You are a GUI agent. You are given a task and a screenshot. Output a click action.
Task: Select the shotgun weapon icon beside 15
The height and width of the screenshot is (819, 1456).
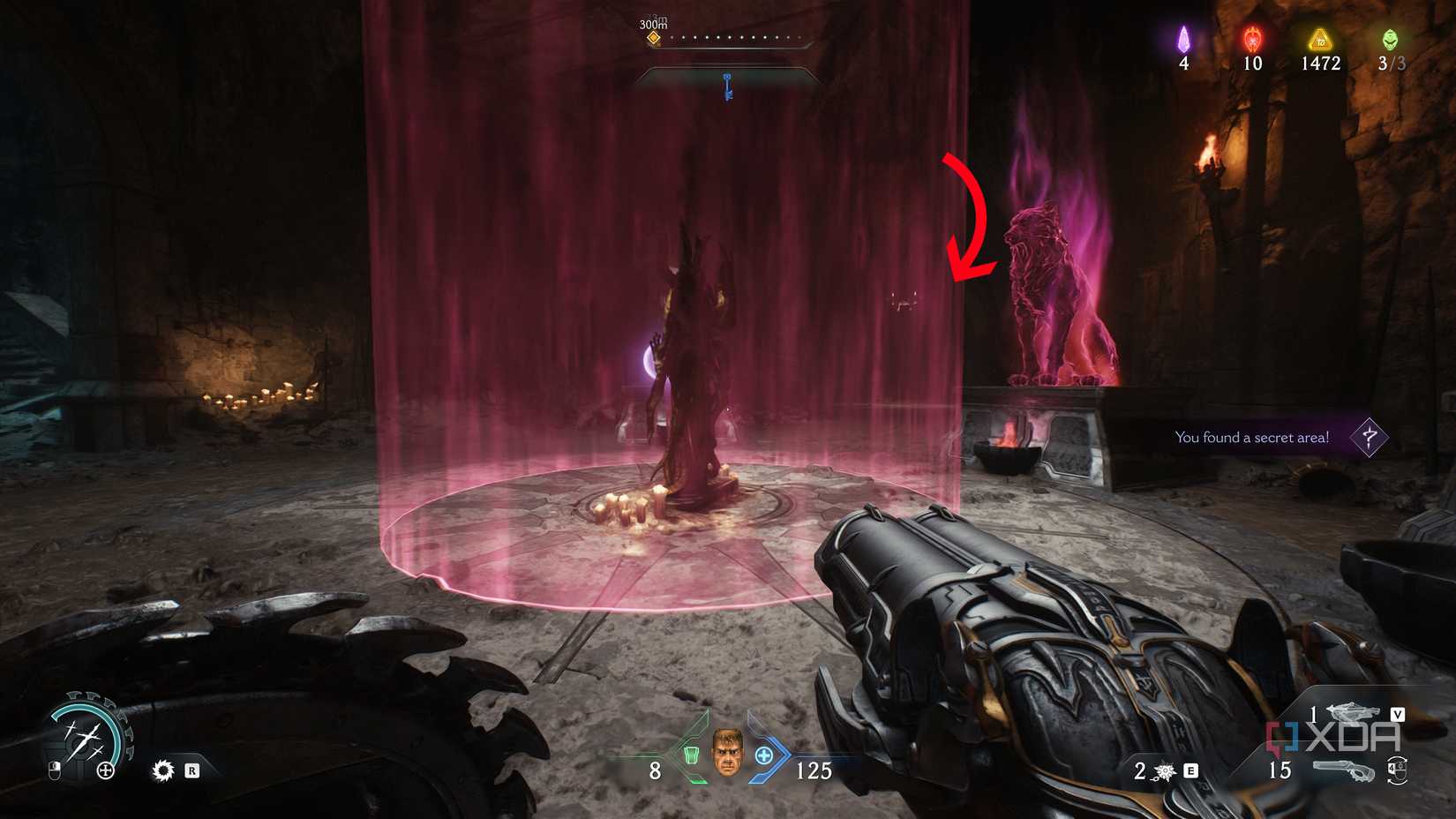point(1344,769)
